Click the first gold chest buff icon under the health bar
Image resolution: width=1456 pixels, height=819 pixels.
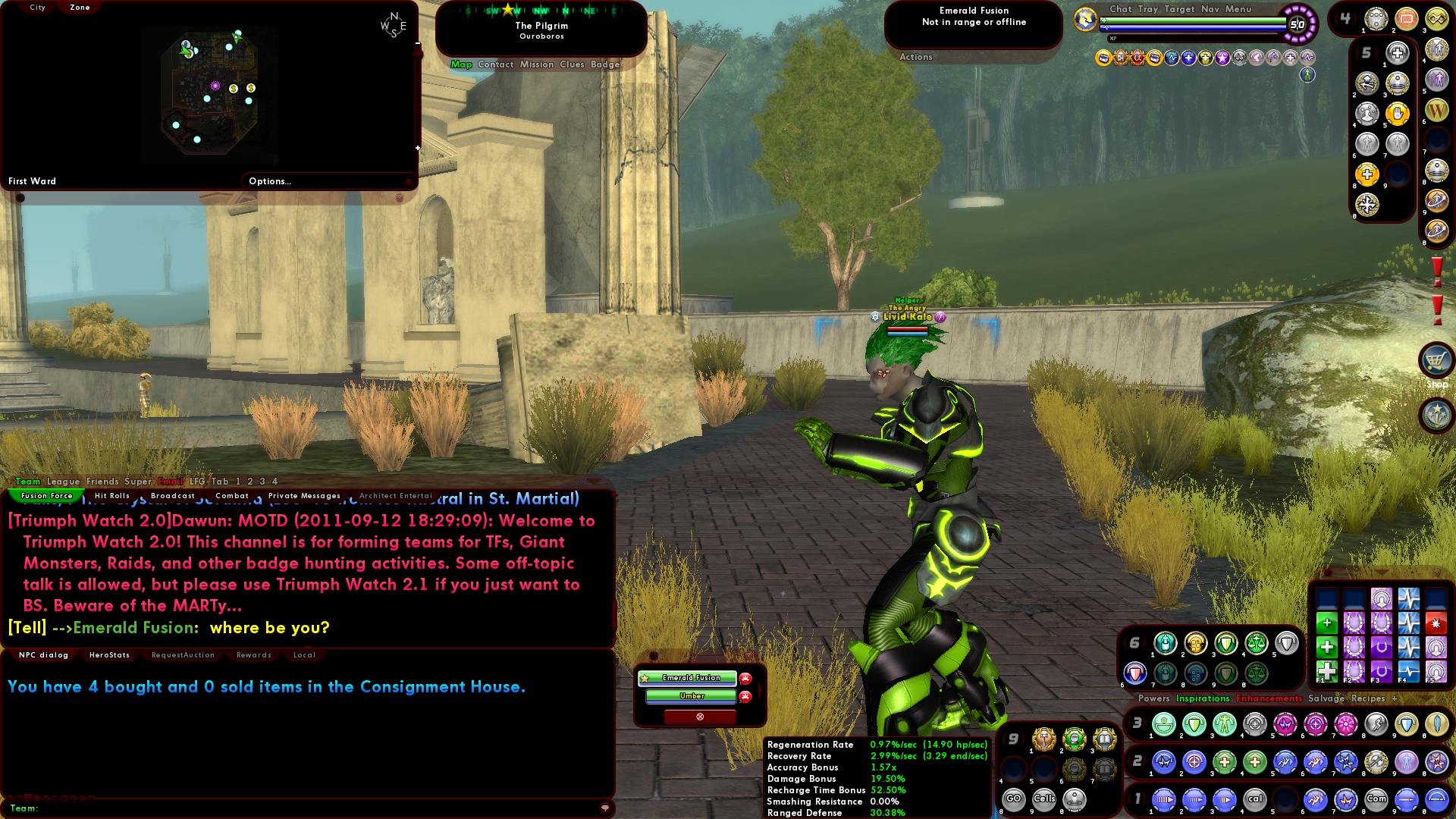tap(1104, 58)
